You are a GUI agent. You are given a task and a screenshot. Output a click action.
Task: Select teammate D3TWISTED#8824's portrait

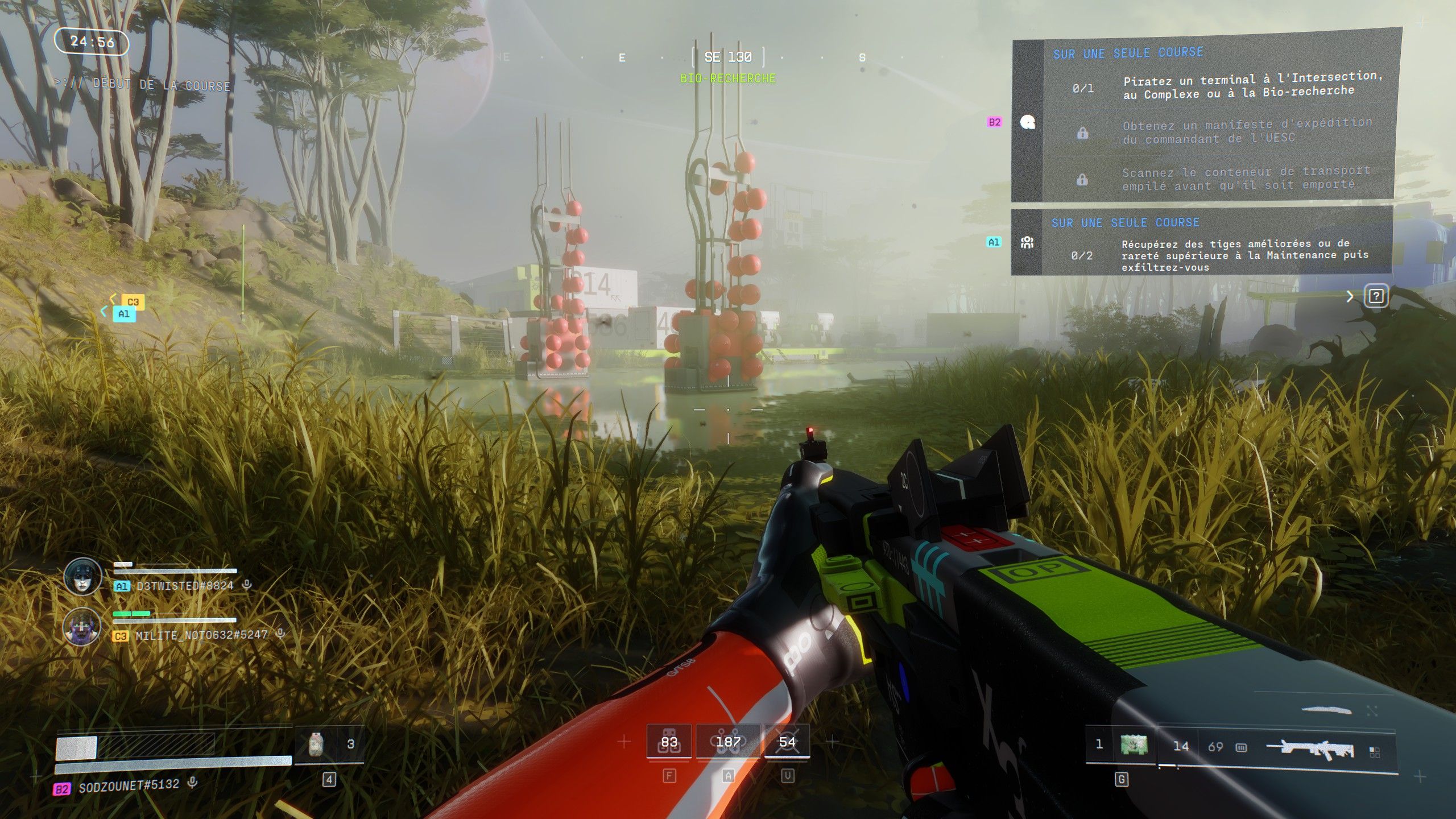point(83,577)
